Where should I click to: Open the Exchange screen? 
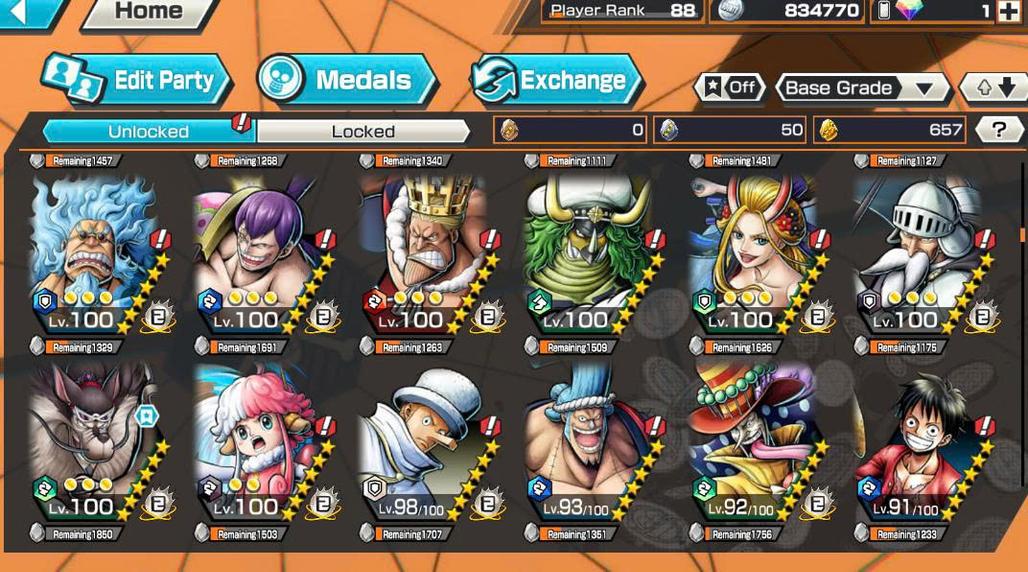555,81
